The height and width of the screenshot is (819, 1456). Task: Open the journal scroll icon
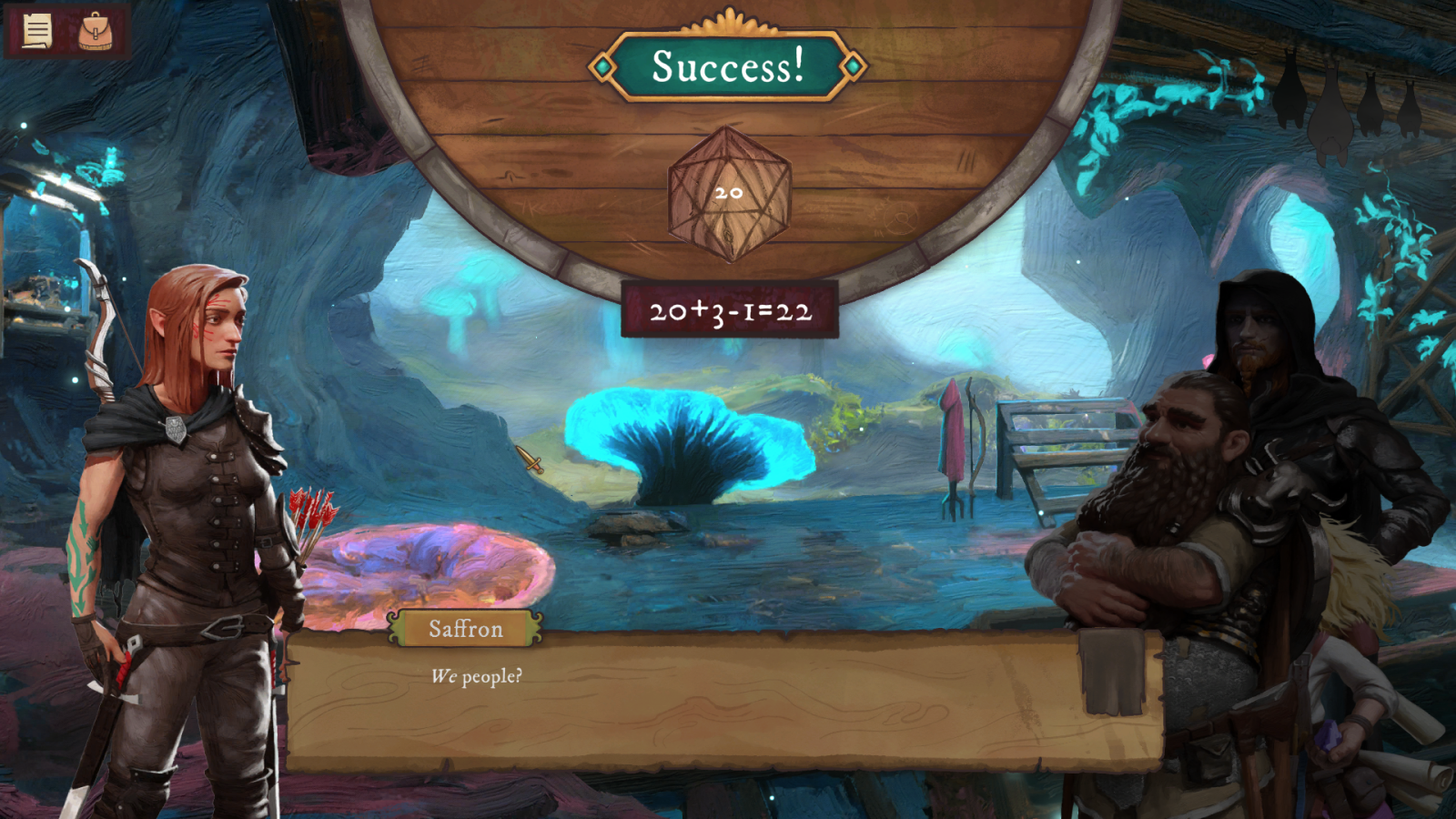[x=36, y=31]
